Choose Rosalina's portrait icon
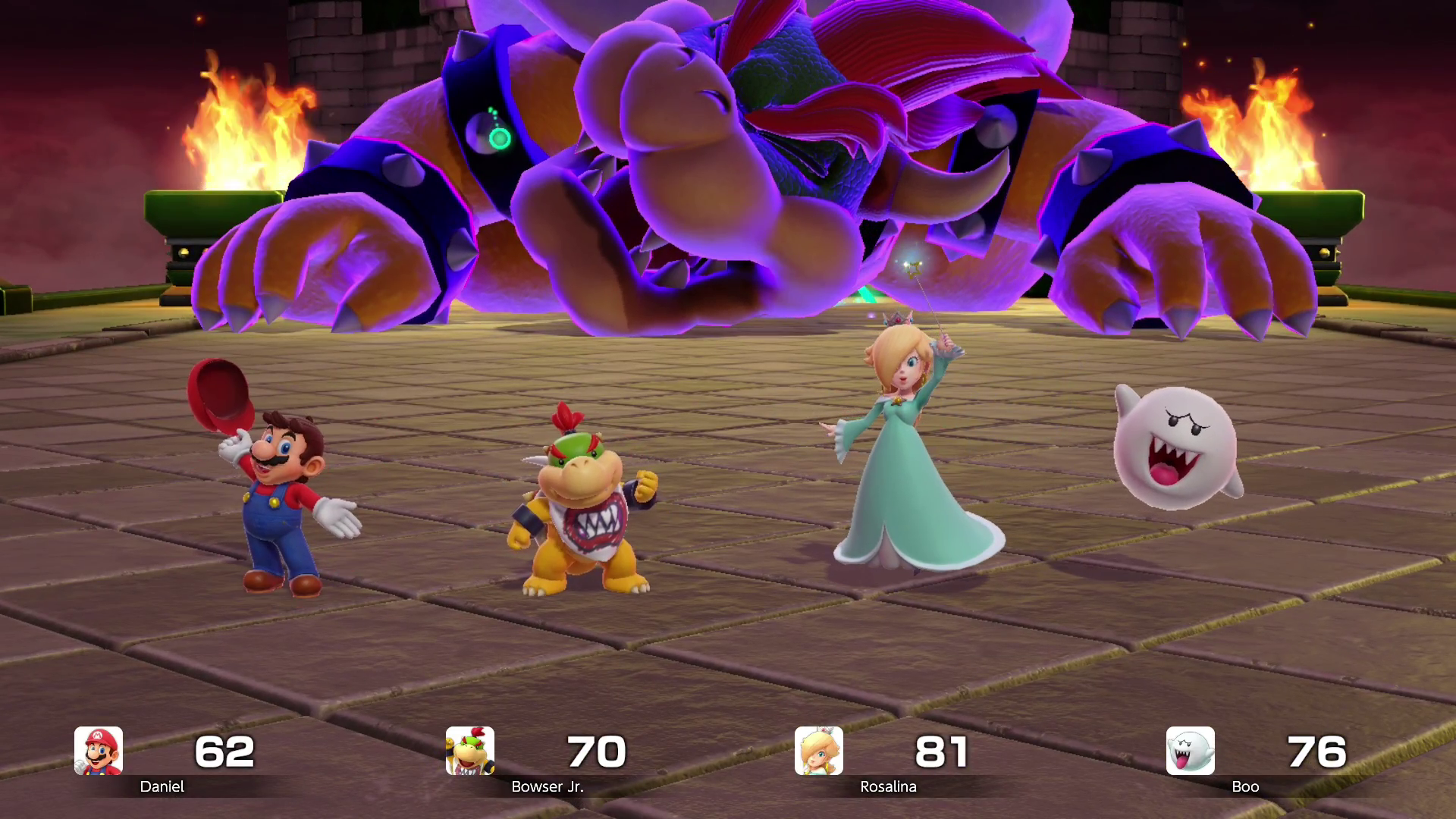 (x=819, y=751)
